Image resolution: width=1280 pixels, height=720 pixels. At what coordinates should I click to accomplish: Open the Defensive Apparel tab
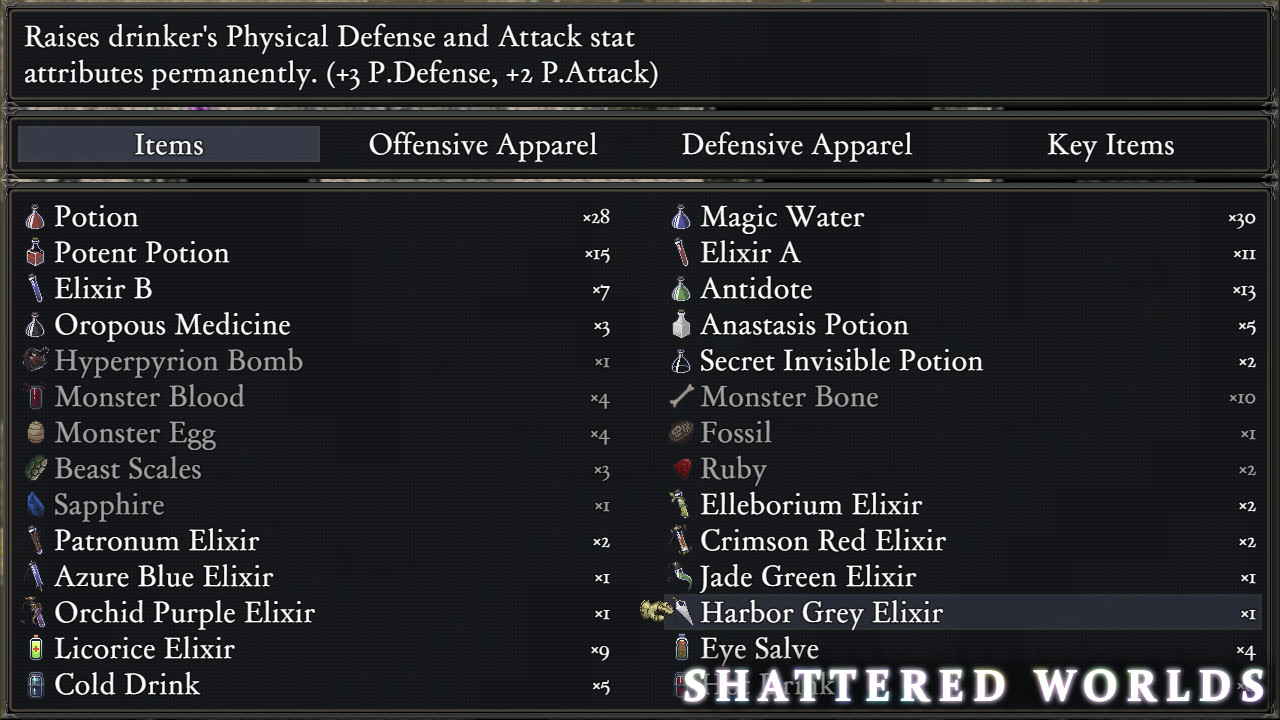click(797, 145)
